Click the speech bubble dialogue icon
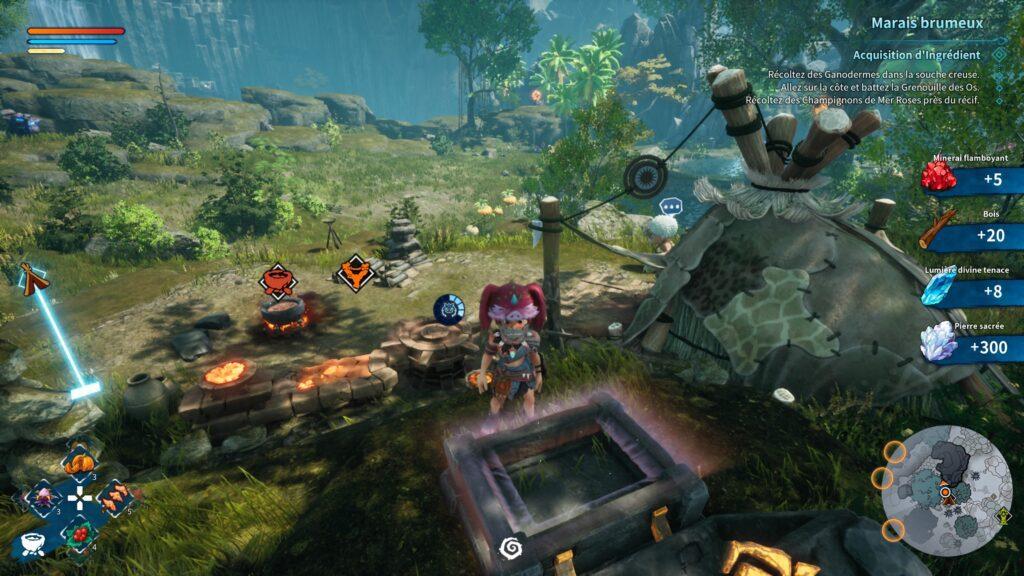 (x=669, y=207)
